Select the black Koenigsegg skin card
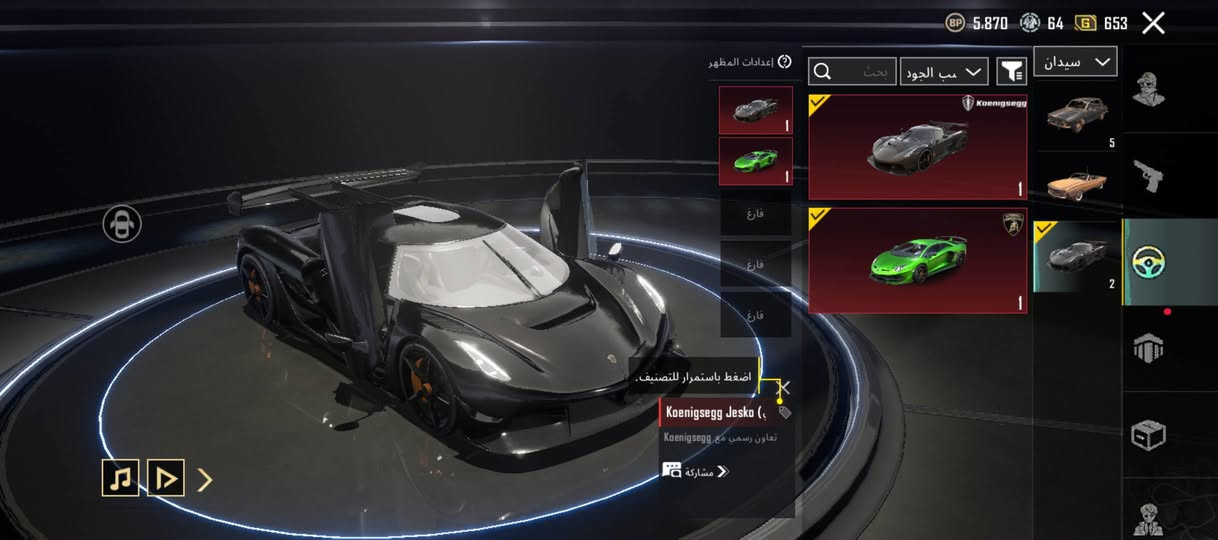 (x=917, y=148)
